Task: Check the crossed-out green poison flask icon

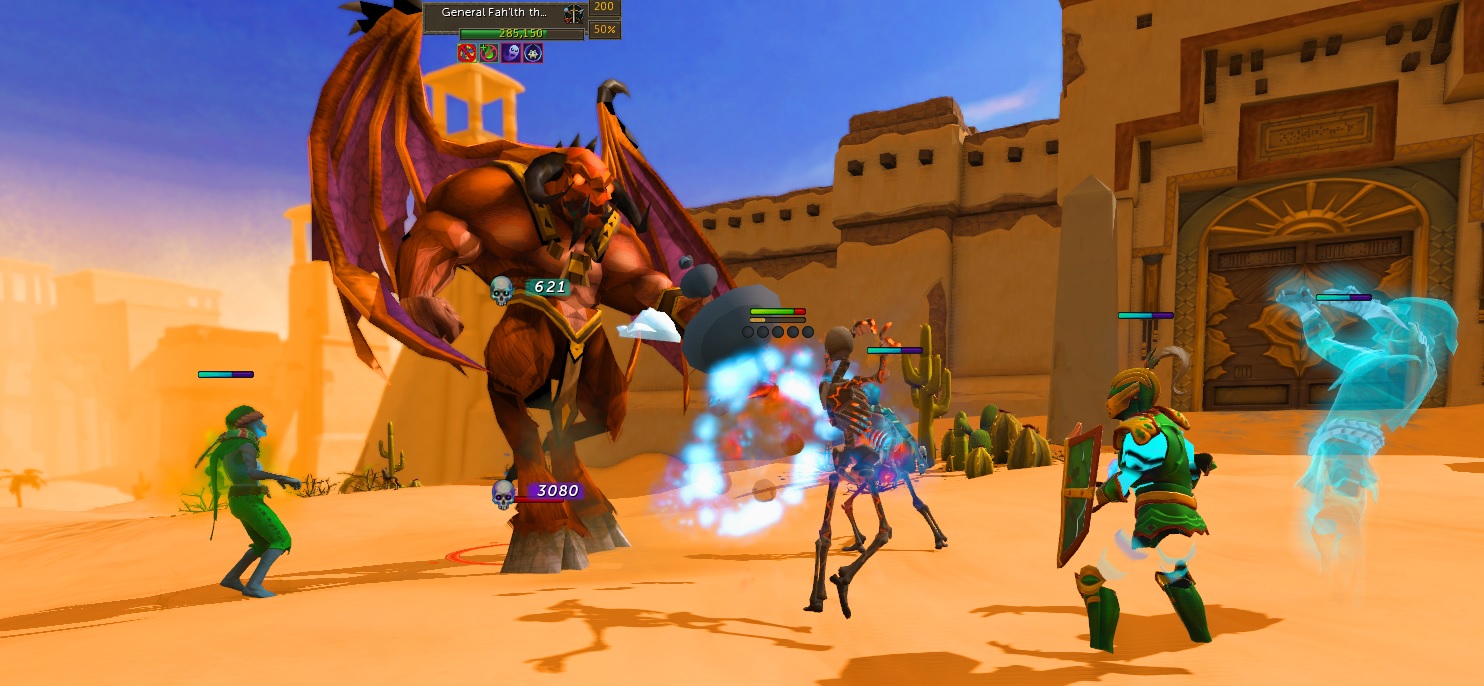Action: [x=489, y=53]
